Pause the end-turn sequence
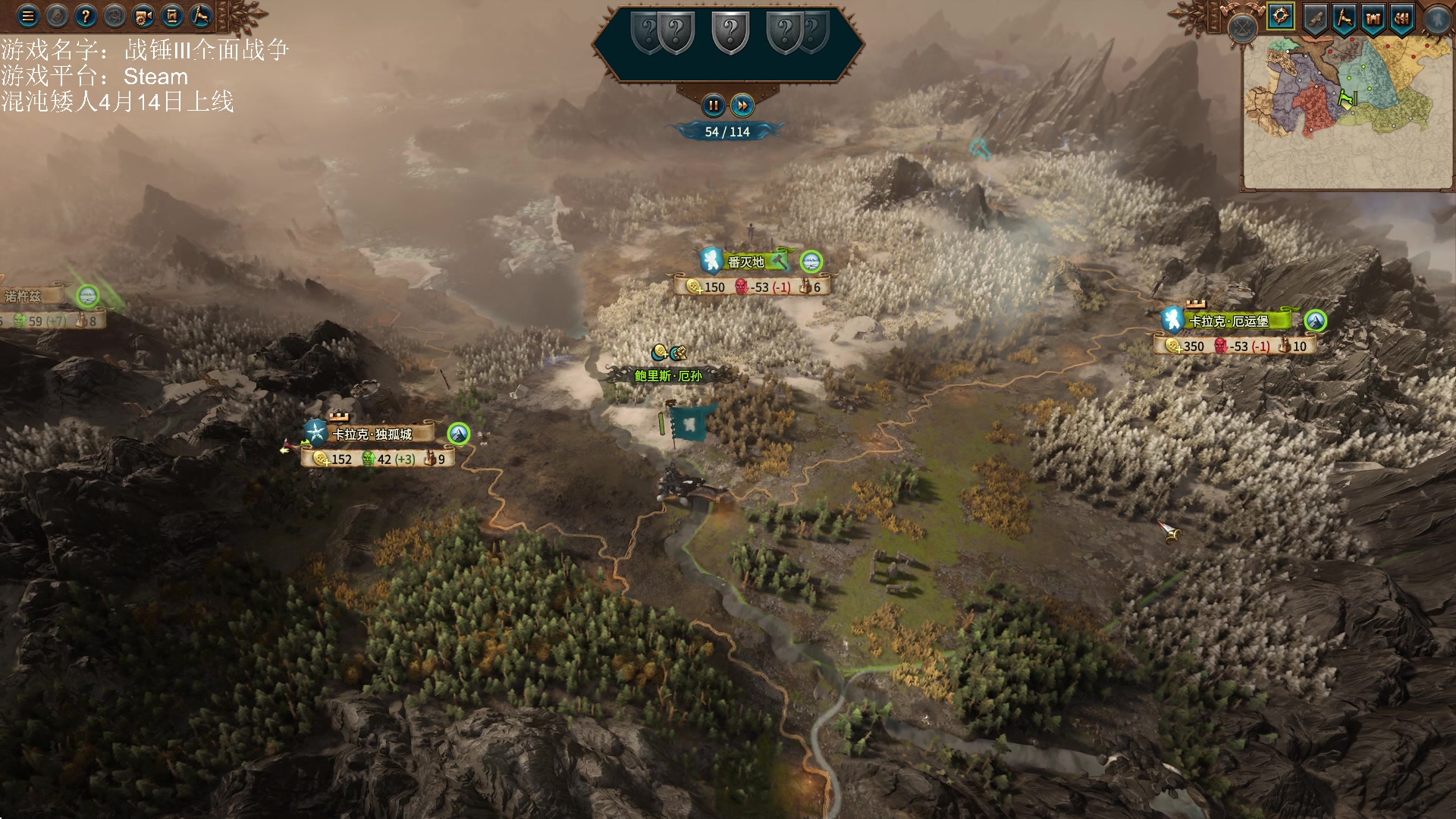 [713, 105]
